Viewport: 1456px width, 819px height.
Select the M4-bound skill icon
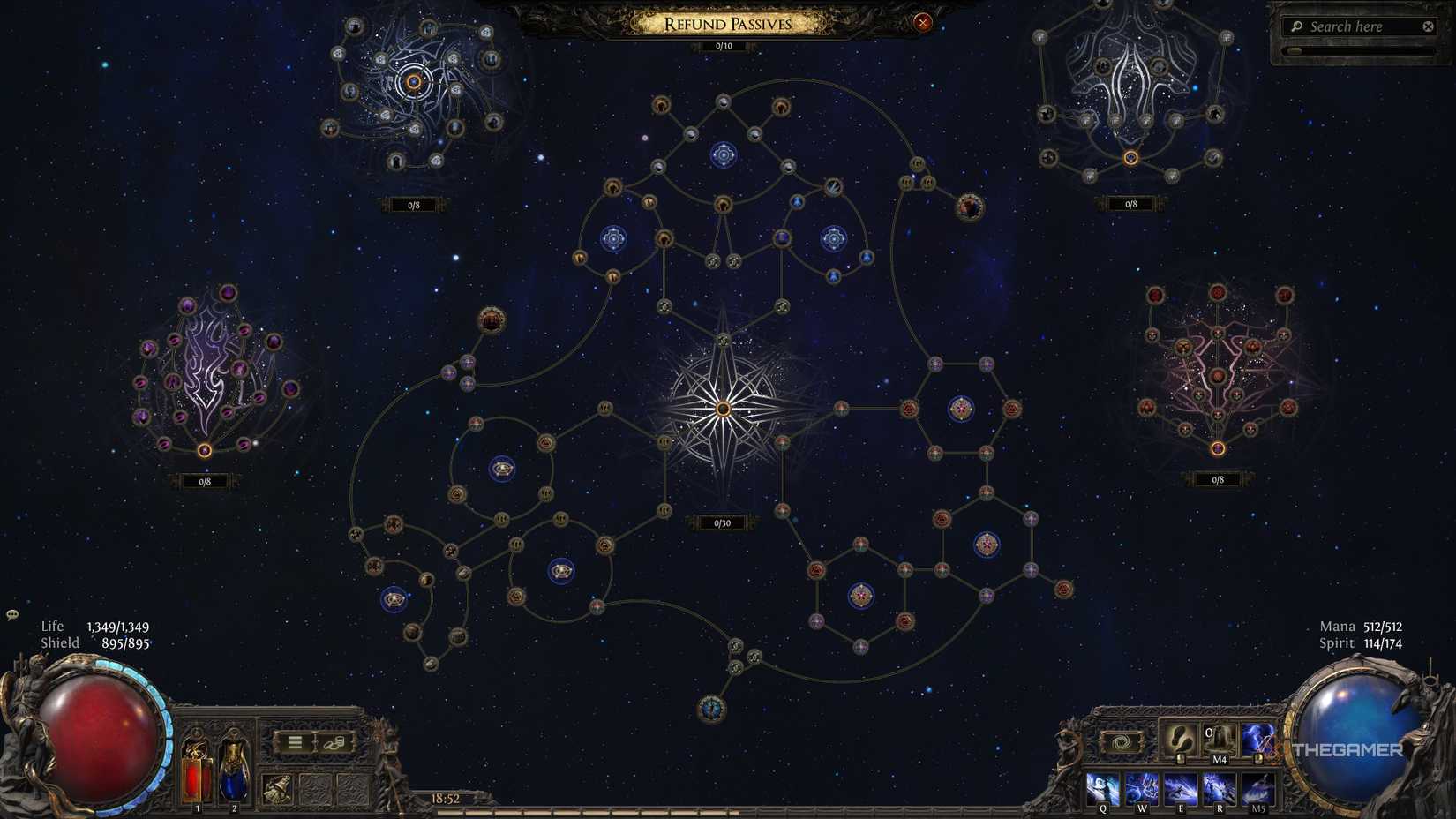tap(1217, 737)
